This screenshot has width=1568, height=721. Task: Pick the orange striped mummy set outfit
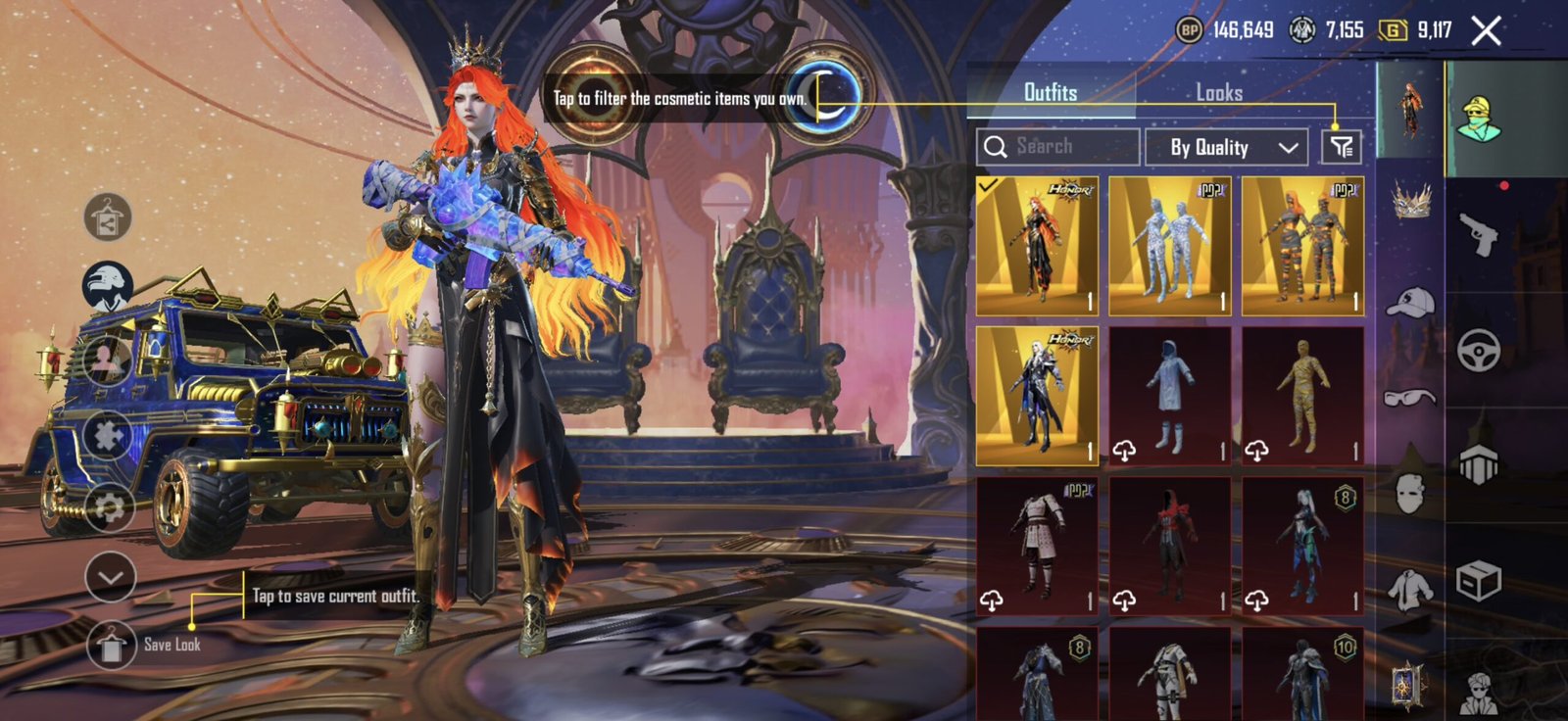[1302, 246]
